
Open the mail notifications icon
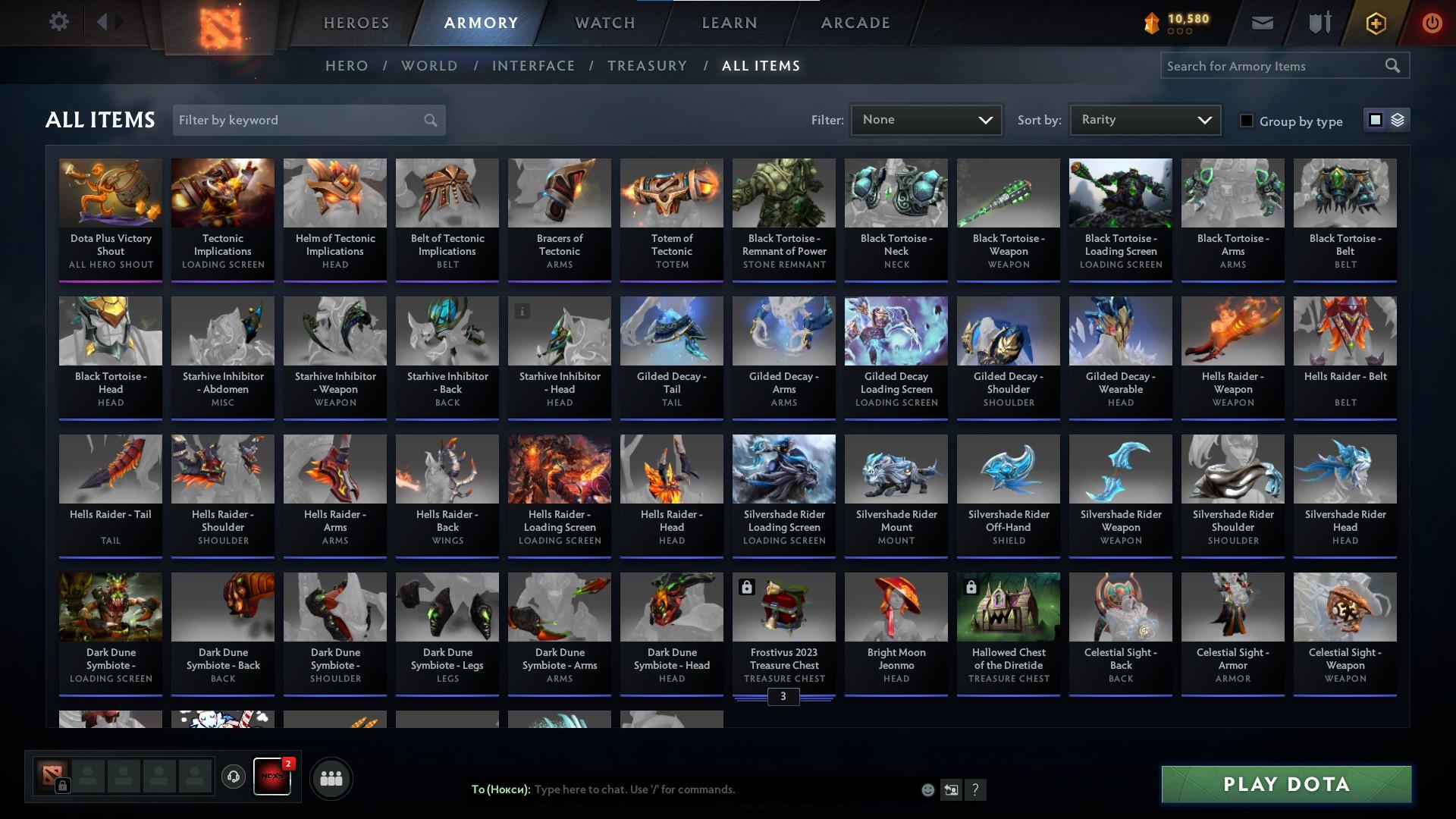pyautogui.click(x=1263, y=22)
